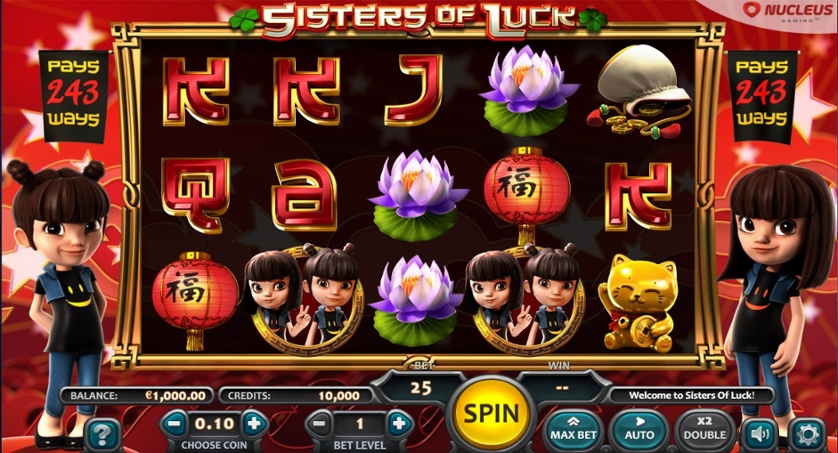838x453 pixels.
Task: Raise the bet level
Action: click(399, 423)
